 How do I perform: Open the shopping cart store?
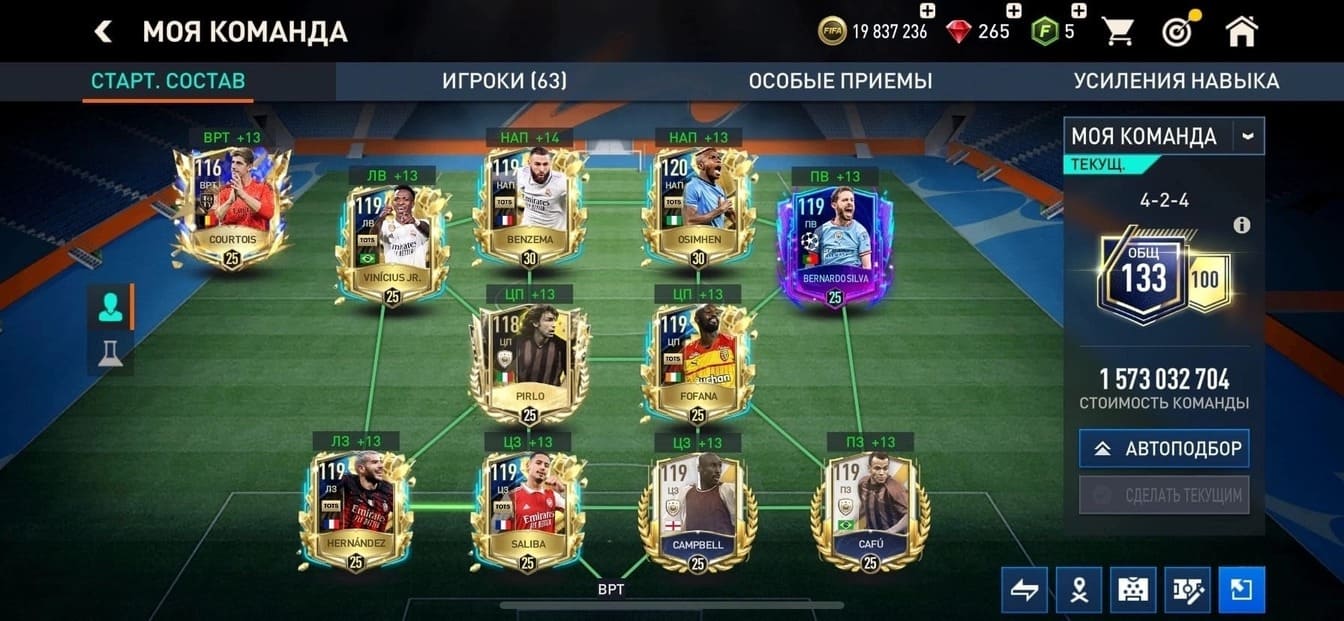[x=1118, y=31]
